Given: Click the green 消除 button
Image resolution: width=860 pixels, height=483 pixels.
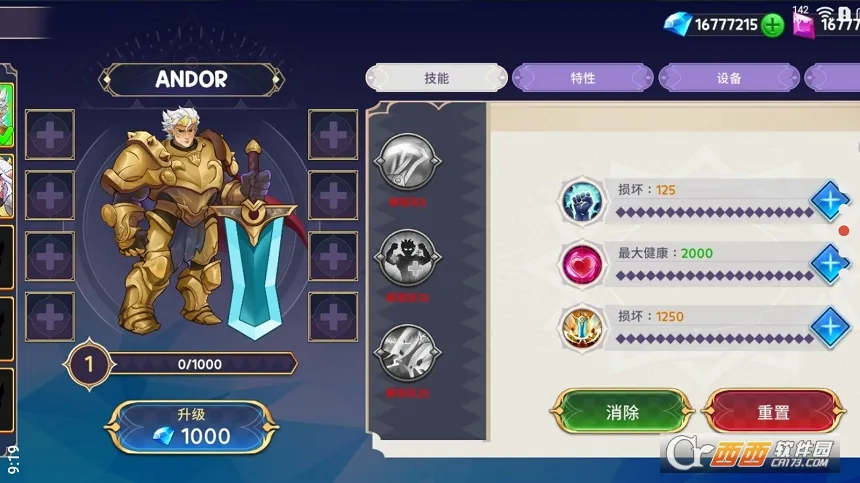Looking at the screenshot, I should [623, 411].
